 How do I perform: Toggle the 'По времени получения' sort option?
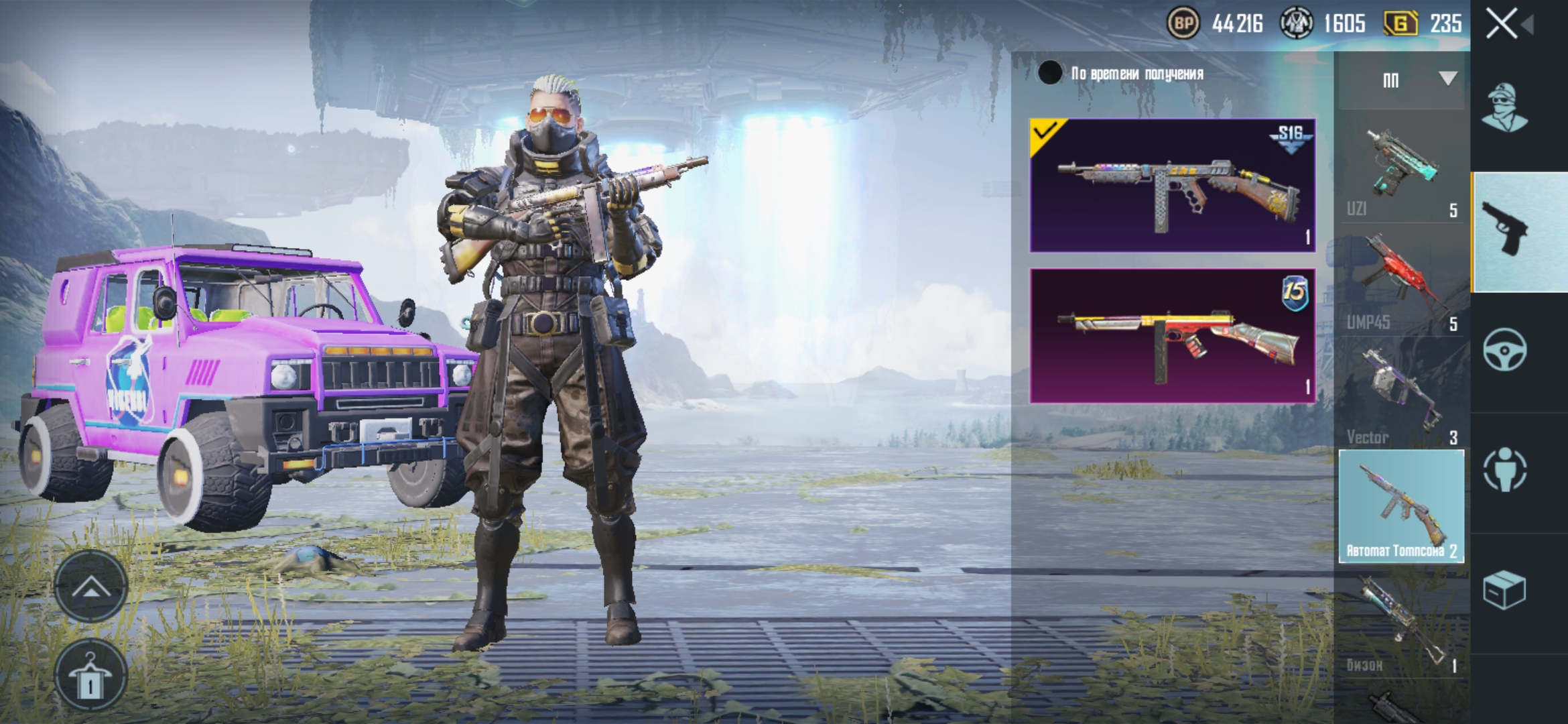tap(1050, 73)
